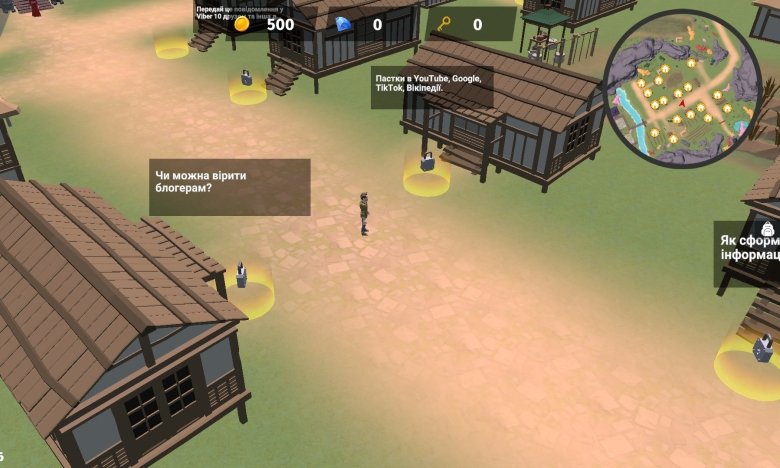
Task: Open the "Пастки в YouTube, Google, TikTok" topic label
Action: coord(430,86)
